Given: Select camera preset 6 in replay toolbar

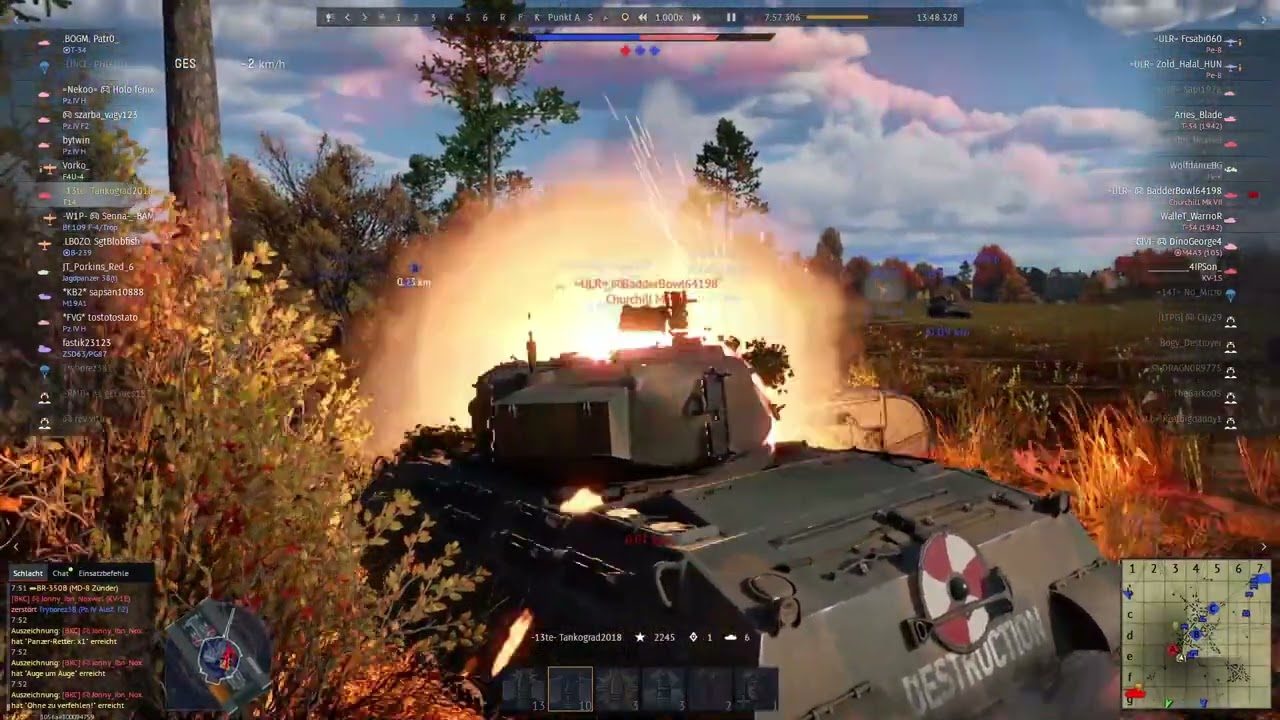Looking at the screenshot, I should click(x=485, y=17).
